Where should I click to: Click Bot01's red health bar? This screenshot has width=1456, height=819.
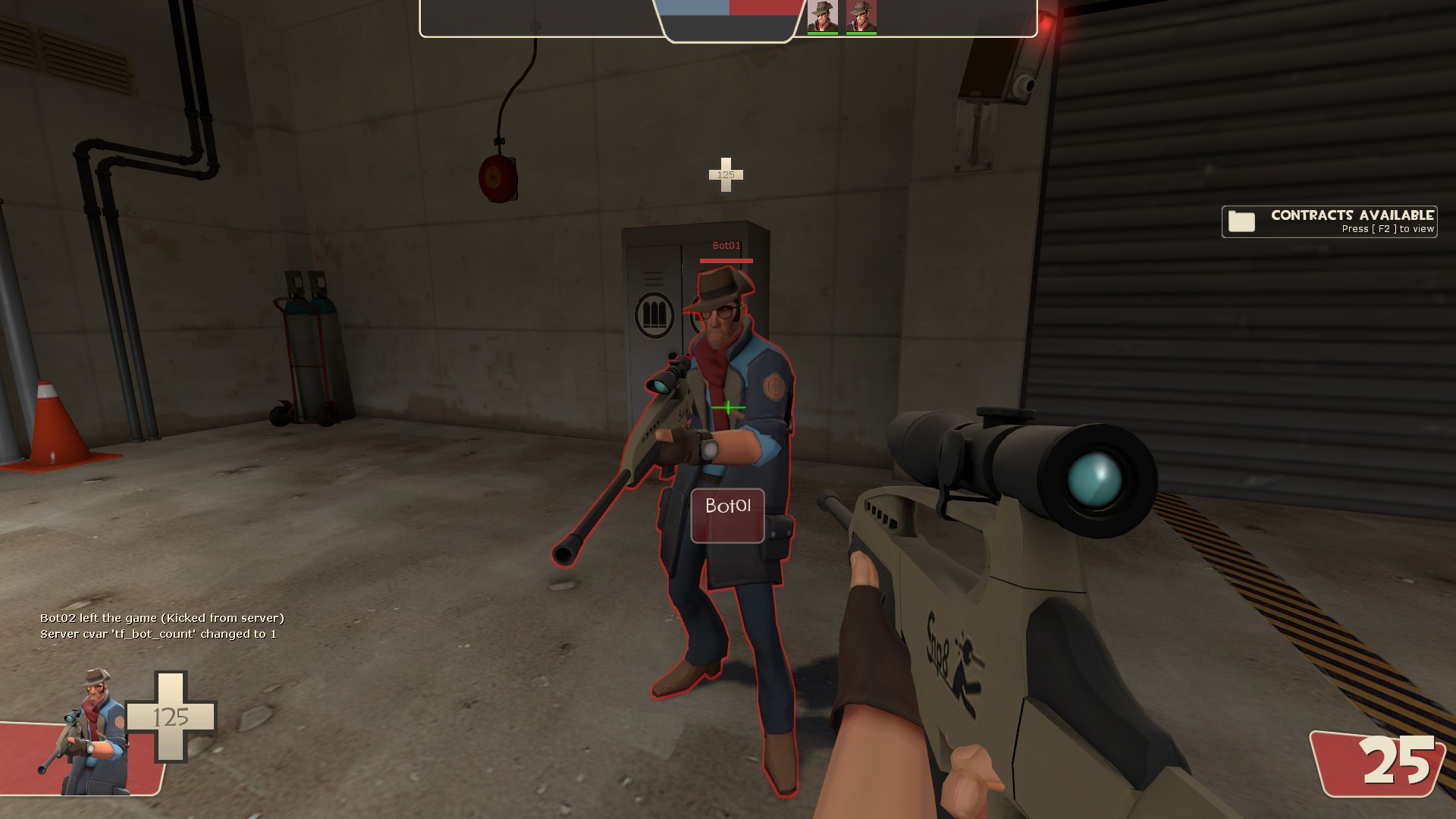726,259
